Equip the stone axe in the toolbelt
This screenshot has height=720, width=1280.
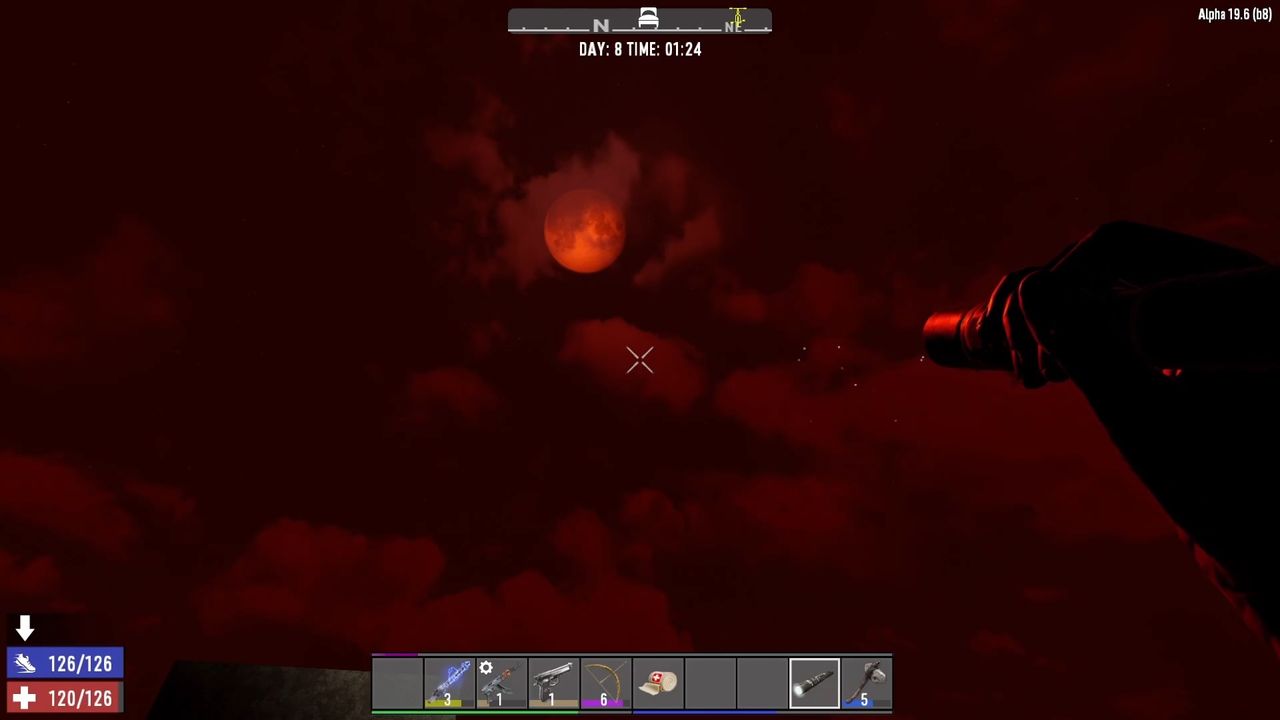pos(866,683)
